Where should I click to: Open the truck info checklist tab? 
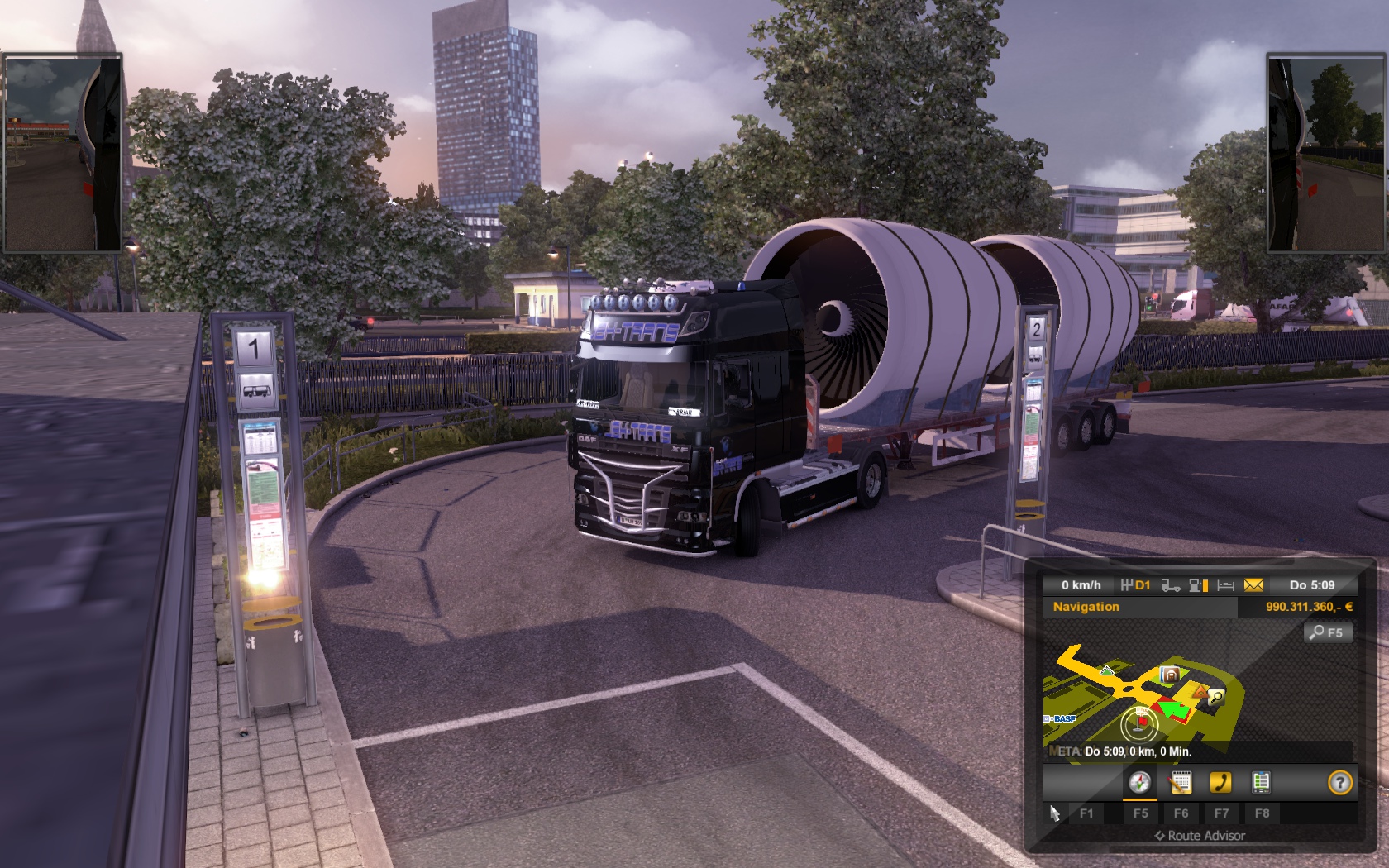[1261, 782]
